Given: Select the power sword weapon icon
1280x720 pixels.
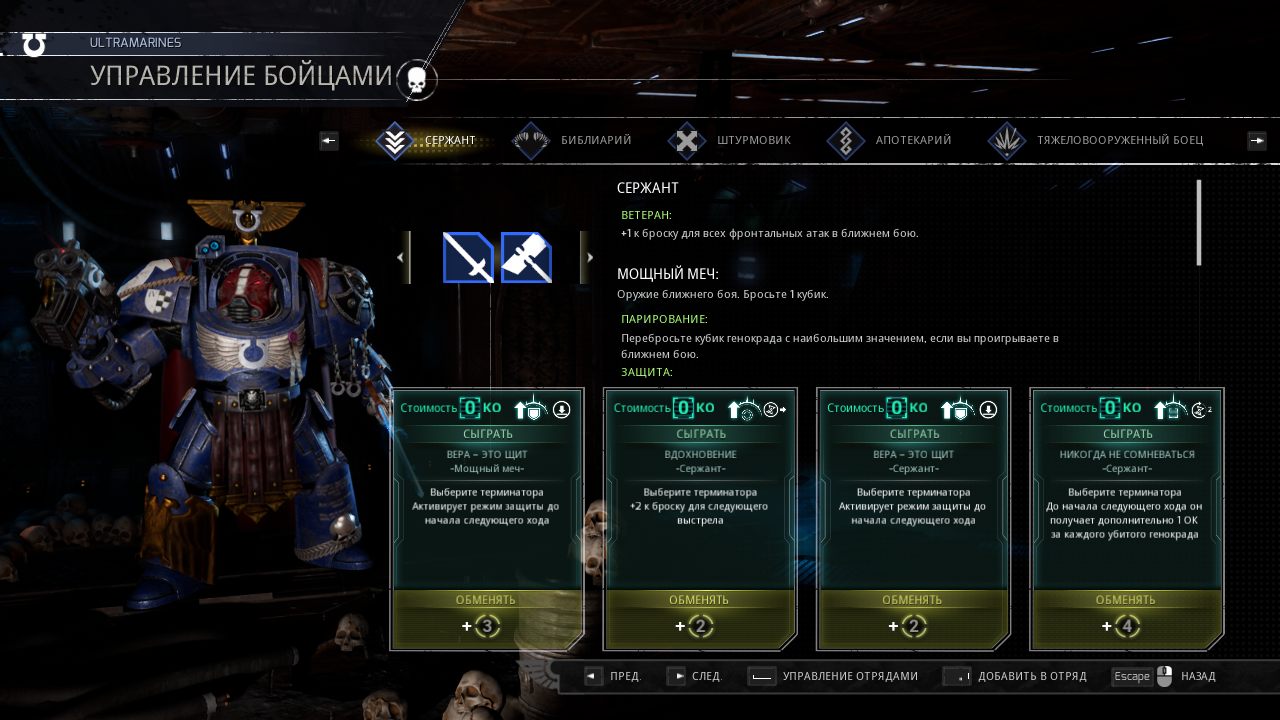Looking at the screenshot, I should (468, 258).
